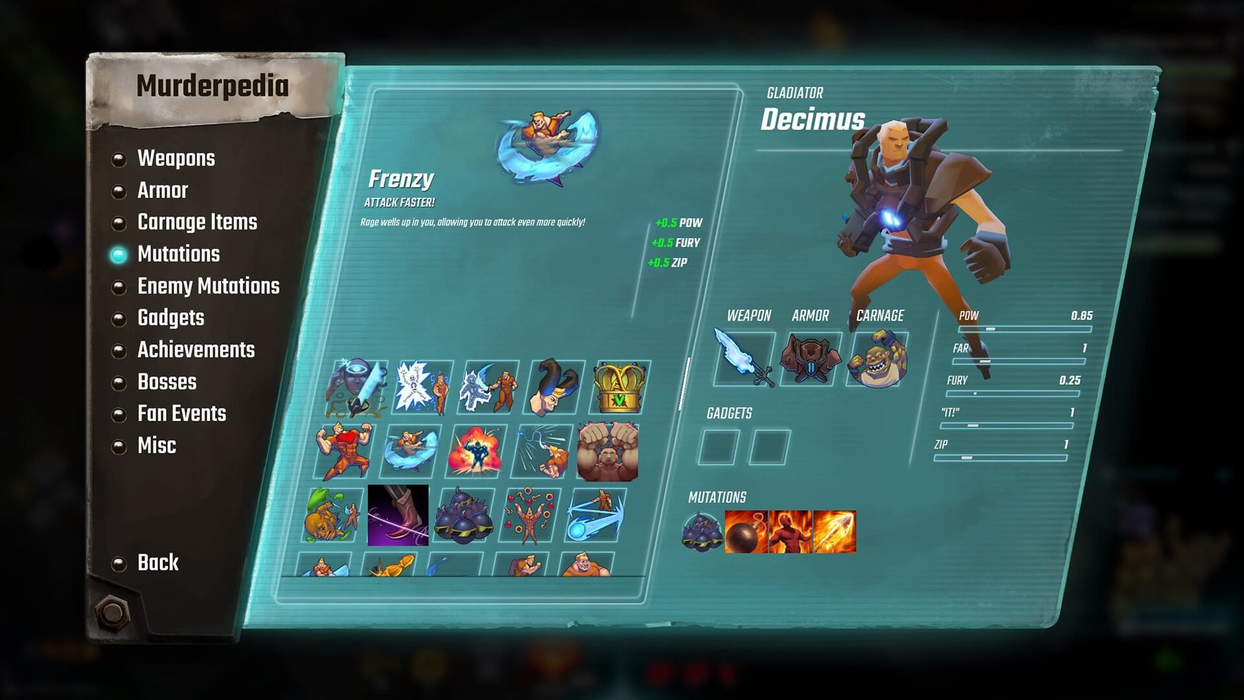1244x700 pixels.
Task: Show the Bosses entries
Action: point(166,383)
